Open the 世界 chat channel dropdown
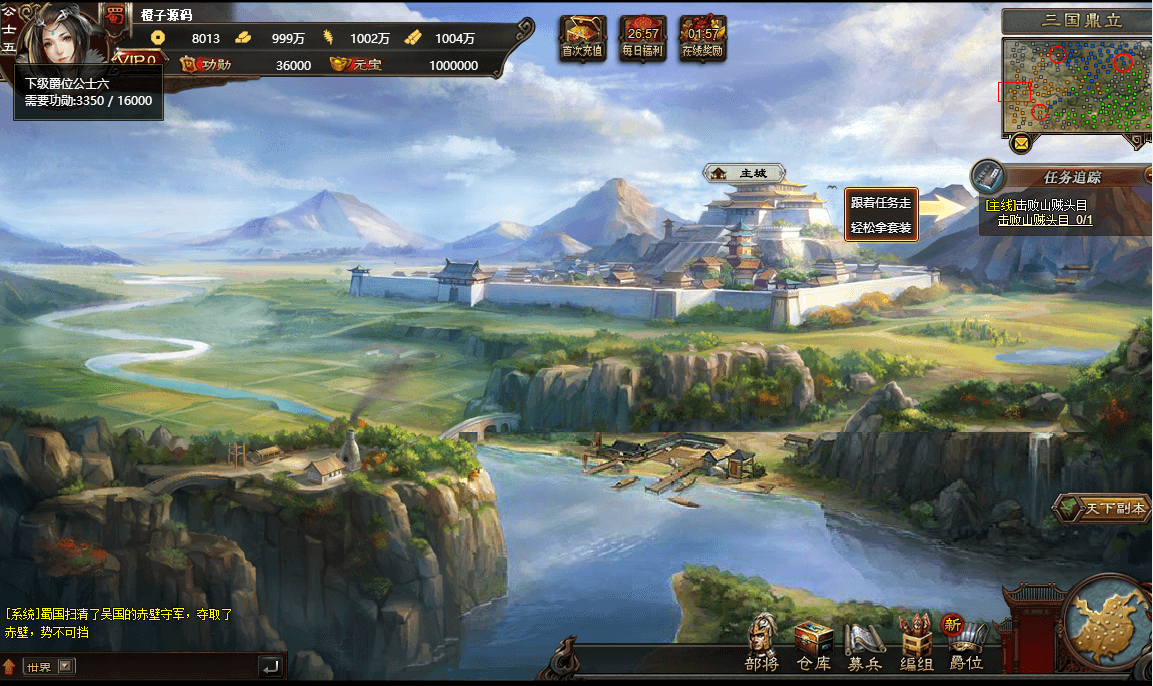The image size is (1153, 686). coord(50,666)
